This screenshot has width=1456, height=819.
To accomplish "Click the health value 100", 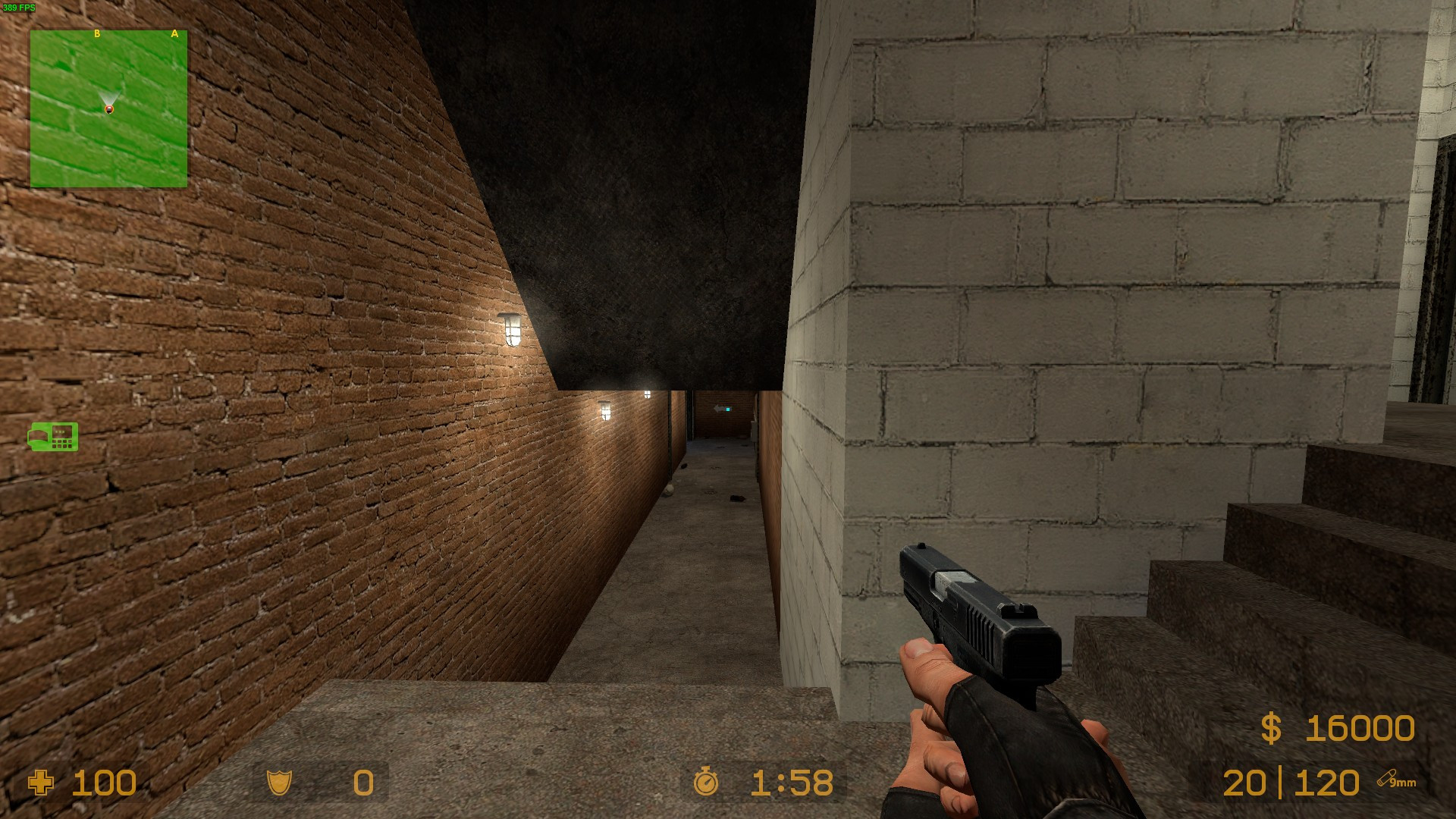I will click(106, 783).
